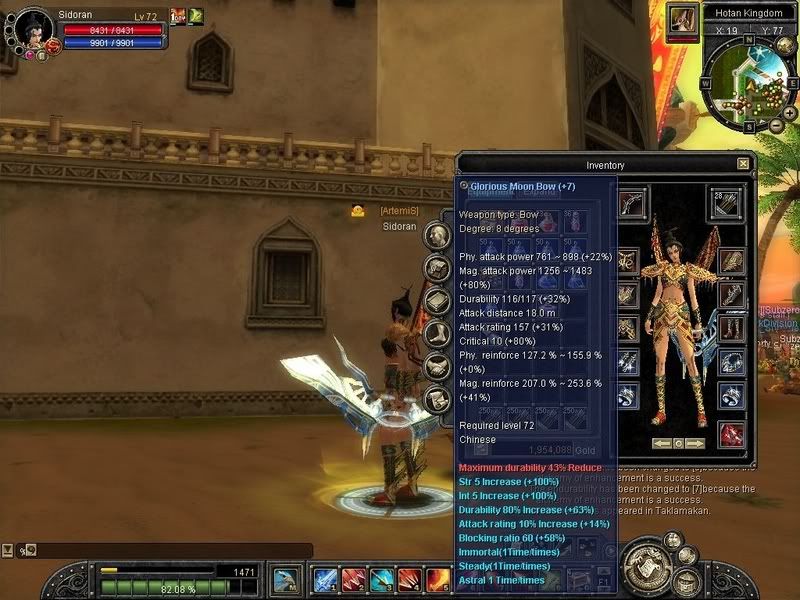Click the handshake icon side button
Screen dimensions: 800x600
[x=436, y=368]
